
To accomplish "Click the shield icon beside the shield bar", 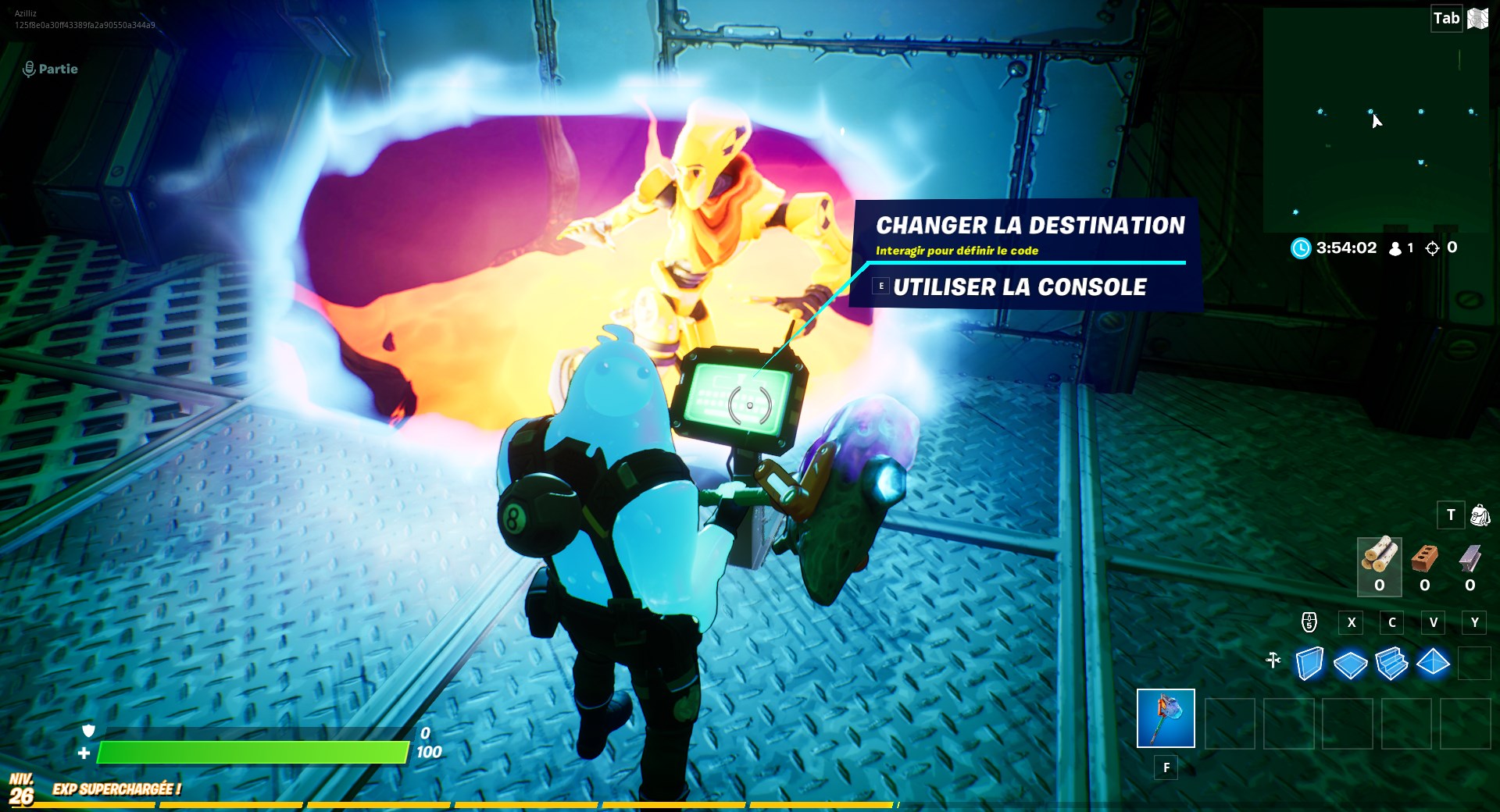I will (x=90, y=730).
